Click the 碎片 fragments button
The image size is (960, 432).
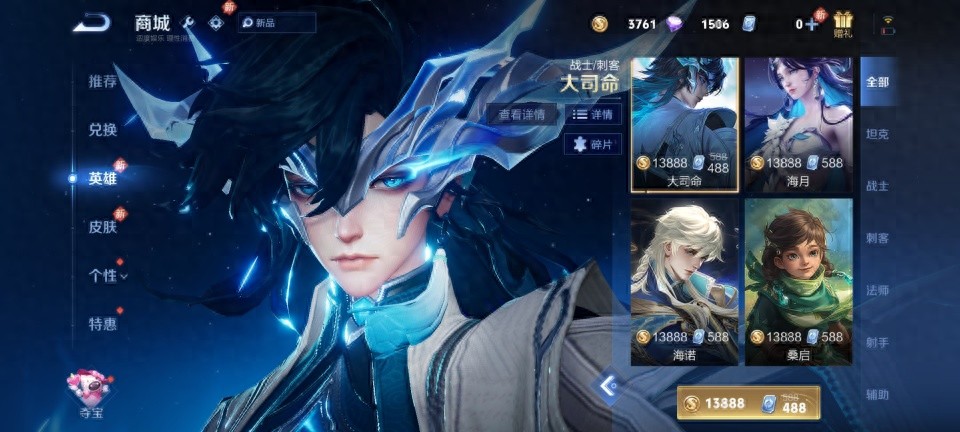click(x=594, y=145)
